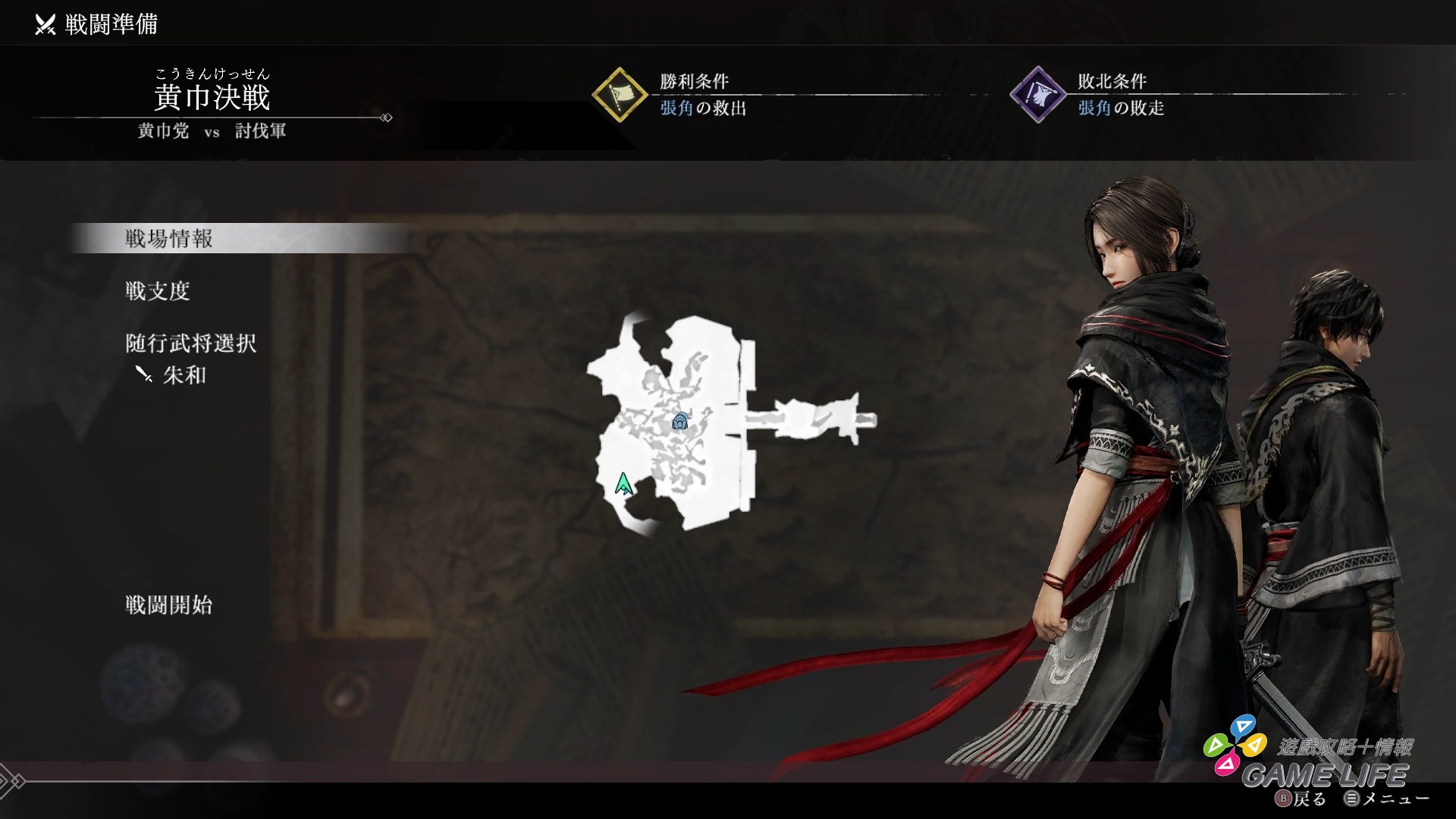Open the 随行武将選択 companion selection
Screen dimensions: 1456x819
click(190, 344)
